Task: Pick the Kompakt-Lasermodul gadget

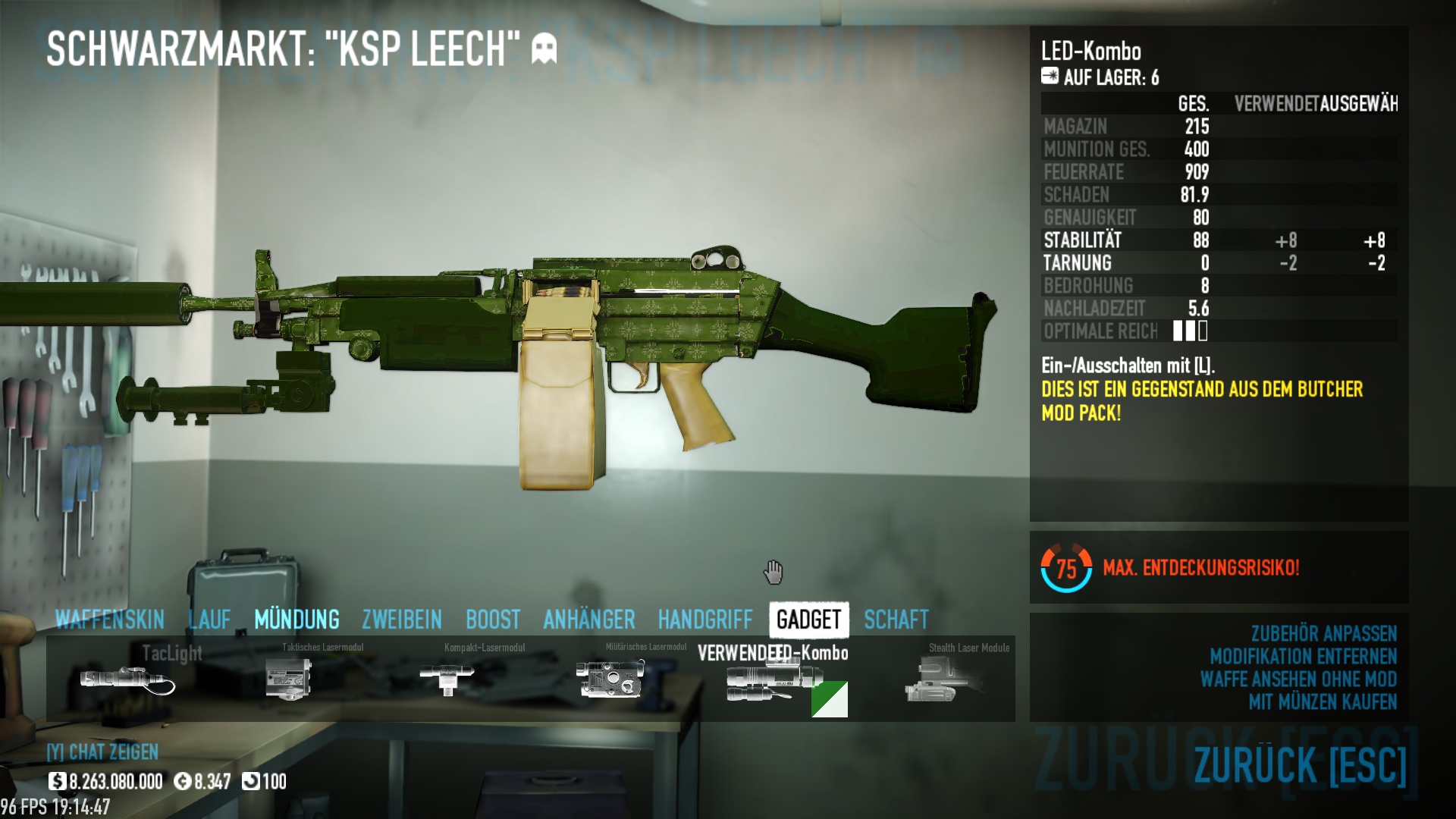Action: coord(447,679)
